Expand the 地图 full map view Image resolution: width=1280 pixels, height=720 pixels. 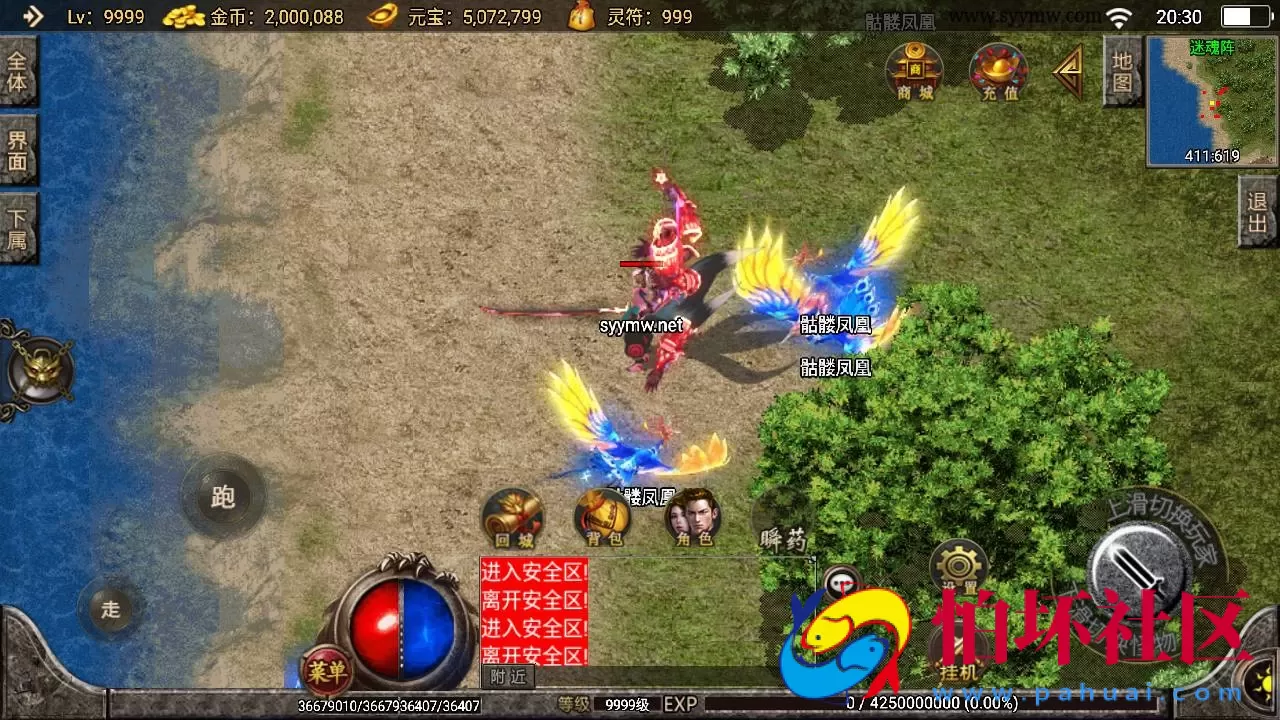1122,72
